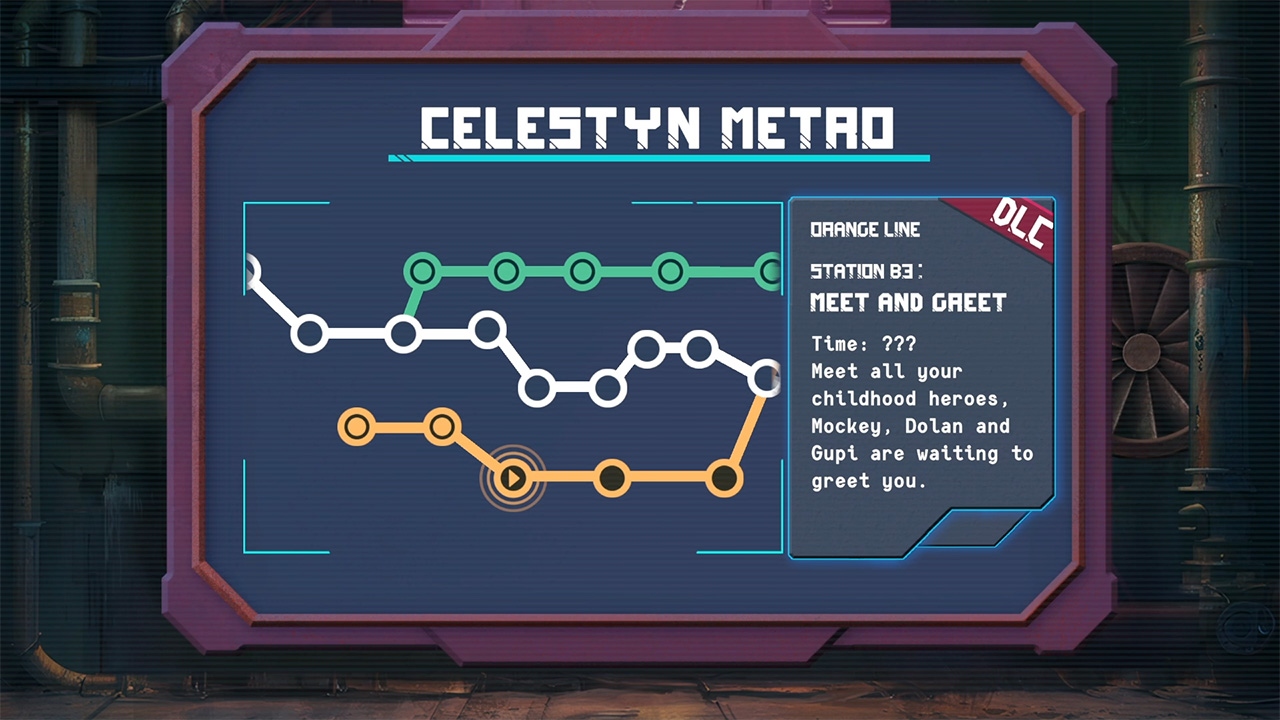Image resolution: width=1280 pixels, height=720 pixels.
Task: Select the last green line station on the right
Action: tap(768, 270)
